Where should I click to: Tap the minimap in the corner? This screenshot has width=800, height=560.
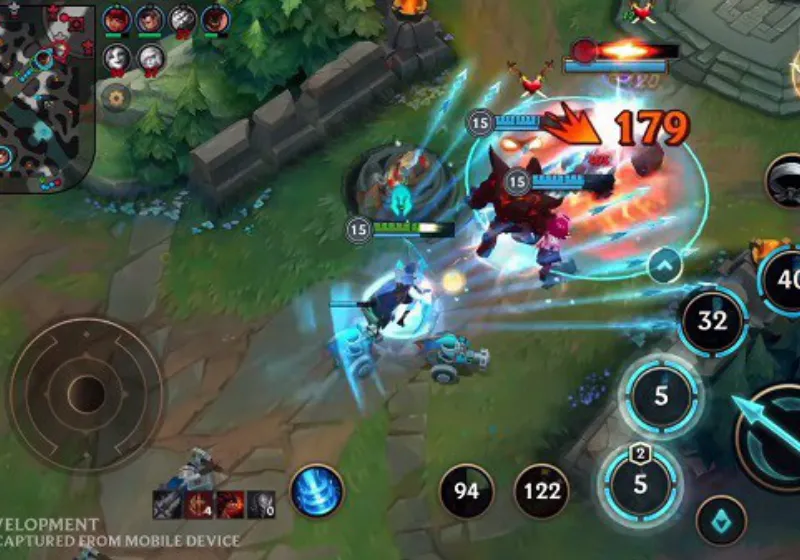tap(46, 96)
